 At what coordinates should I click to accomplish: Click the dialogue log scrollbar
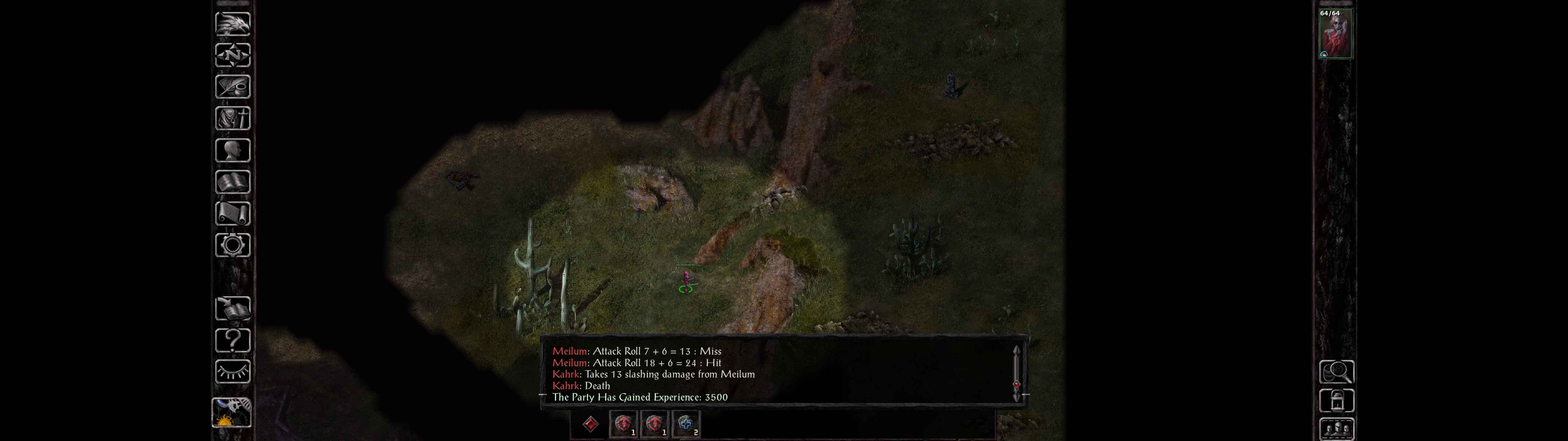pos(1016,373)
